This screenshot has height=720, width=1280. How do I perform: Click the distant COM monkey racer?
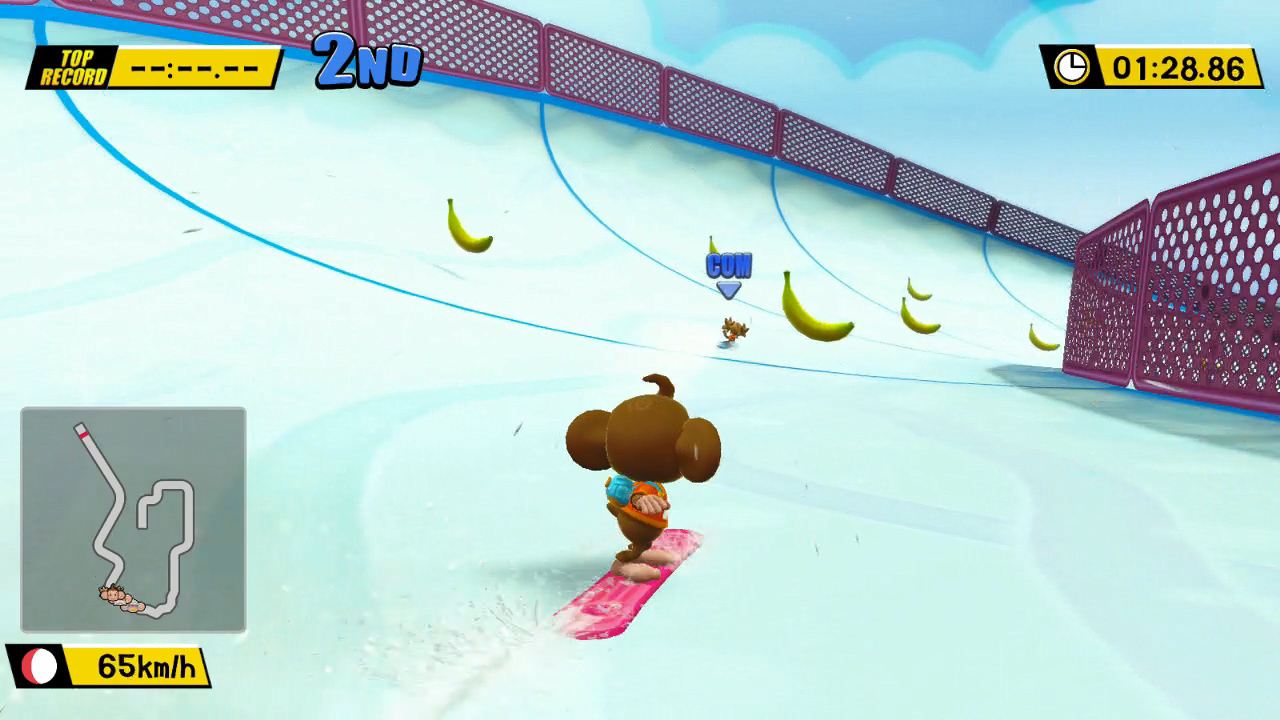(x=733, y=327)
